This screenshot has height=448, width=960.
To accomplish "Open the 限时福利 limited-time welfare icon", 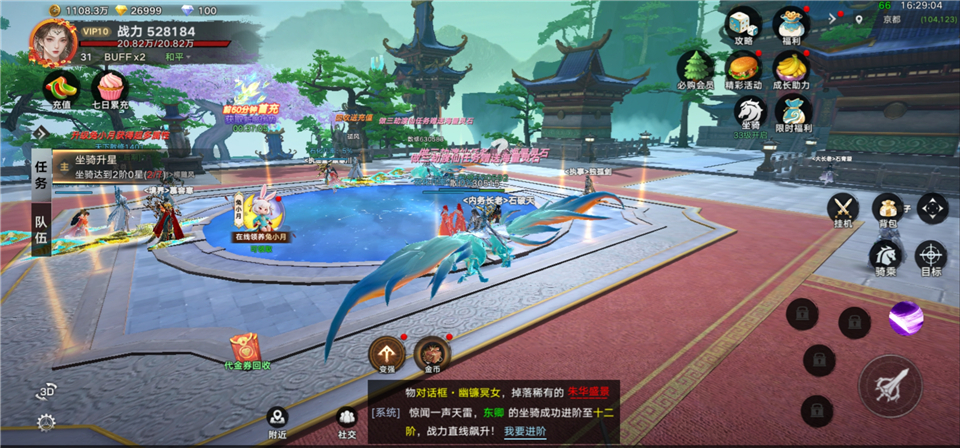I will 791,112.
